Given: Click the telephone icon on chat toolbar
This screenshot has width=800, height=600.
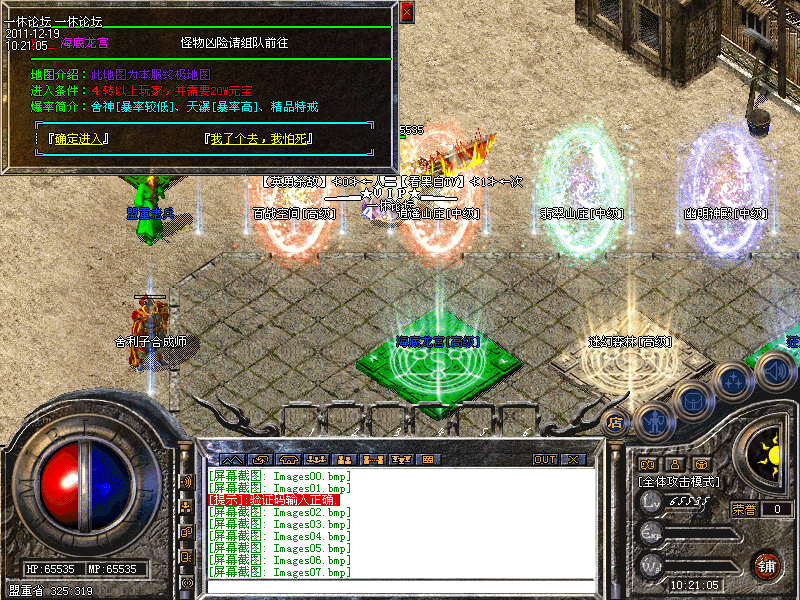Looking at the screenshot, I should [x=289, y=459].
